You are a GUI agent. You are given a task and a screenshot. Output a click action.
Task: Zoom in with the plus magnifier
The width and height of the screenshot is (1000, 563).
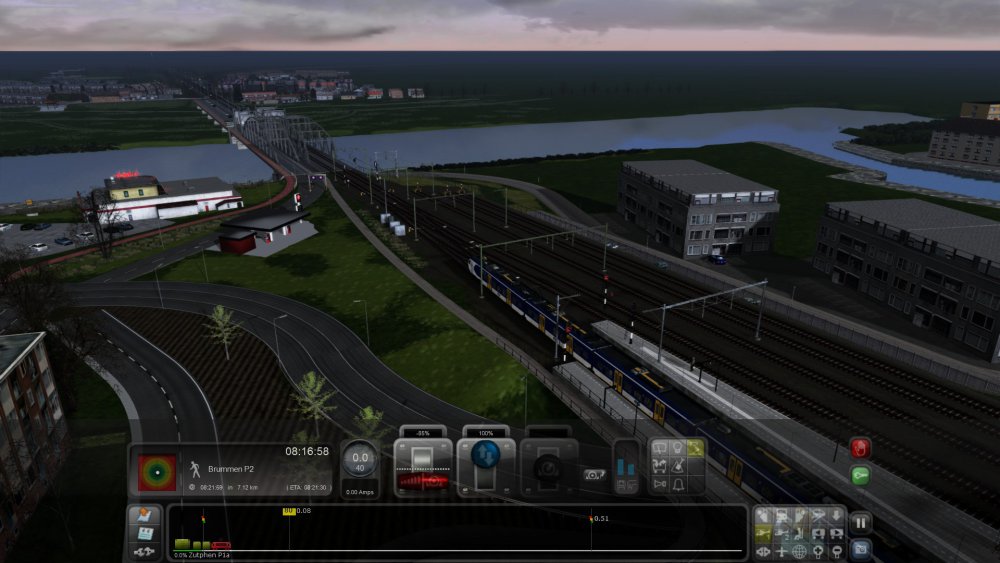coord(818,551)
